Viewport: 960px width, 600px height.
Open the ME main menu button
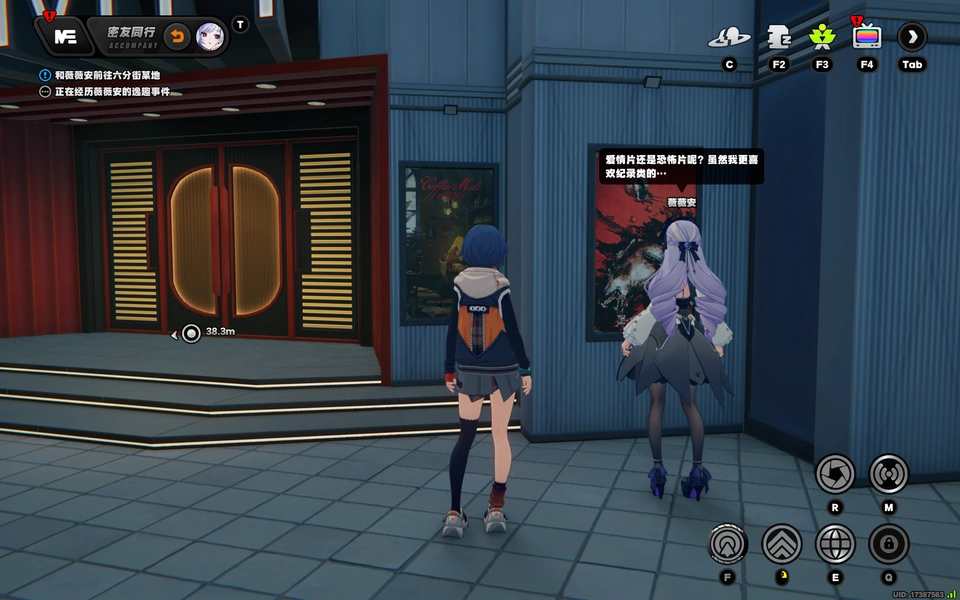(65, 37)
